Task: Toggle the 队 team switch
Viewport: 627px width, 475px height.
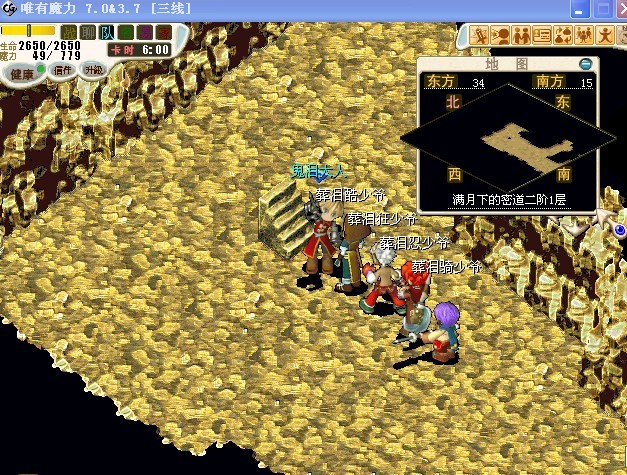Action: (107, 32)
